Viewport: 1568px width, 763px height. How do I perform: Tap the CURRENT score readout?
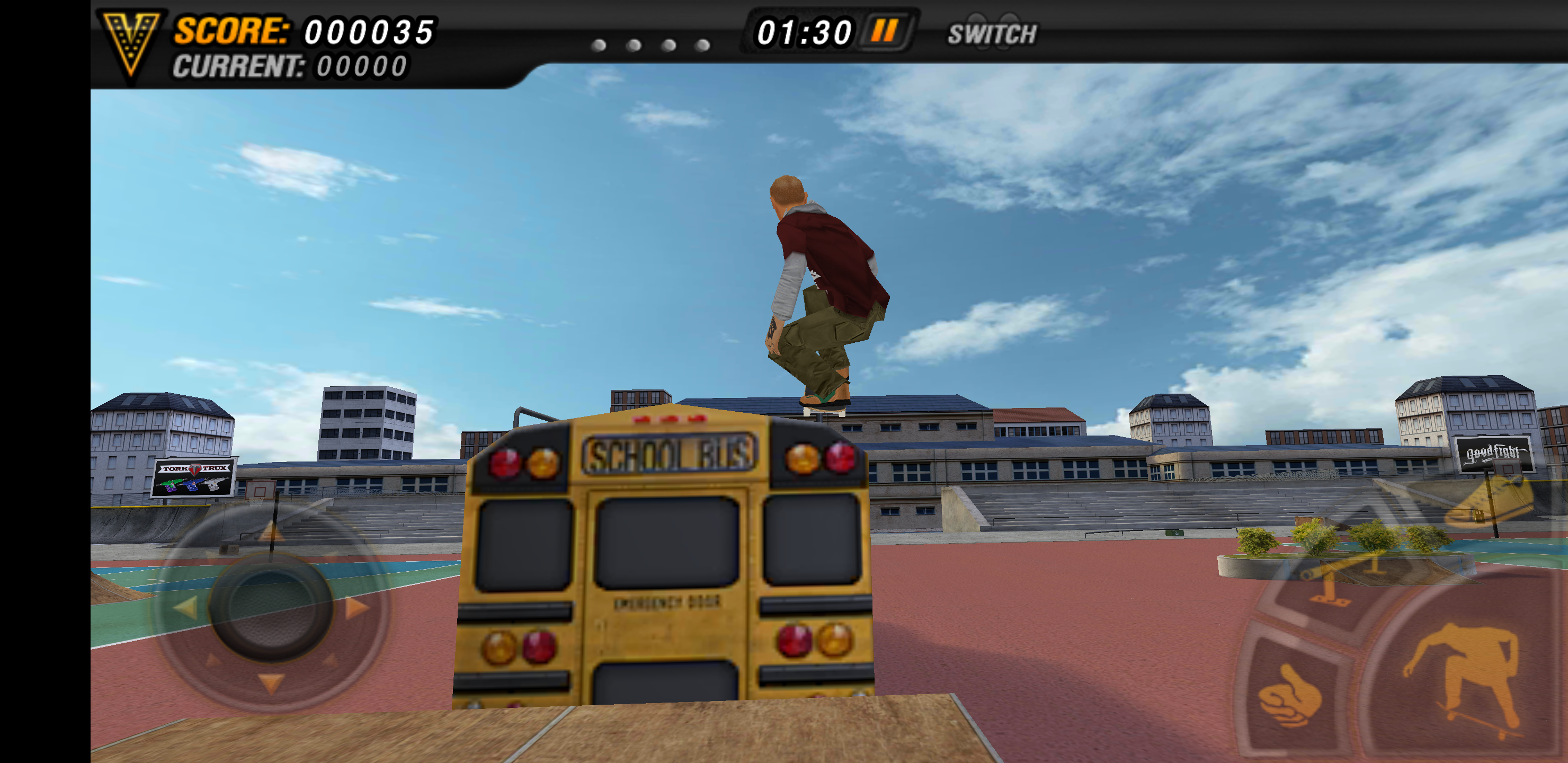292,66
